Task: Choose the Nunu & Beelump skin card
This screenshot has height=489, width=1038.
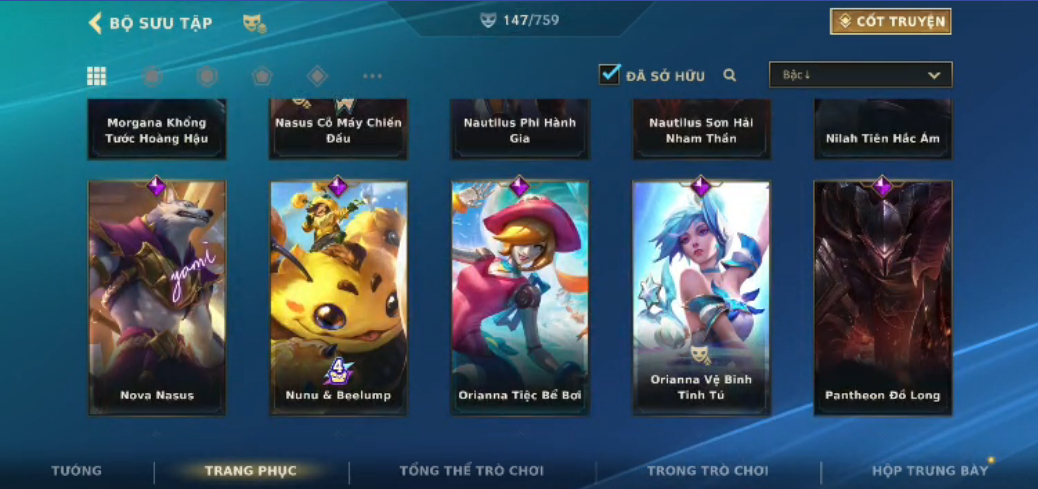Action: coord(339,297)
